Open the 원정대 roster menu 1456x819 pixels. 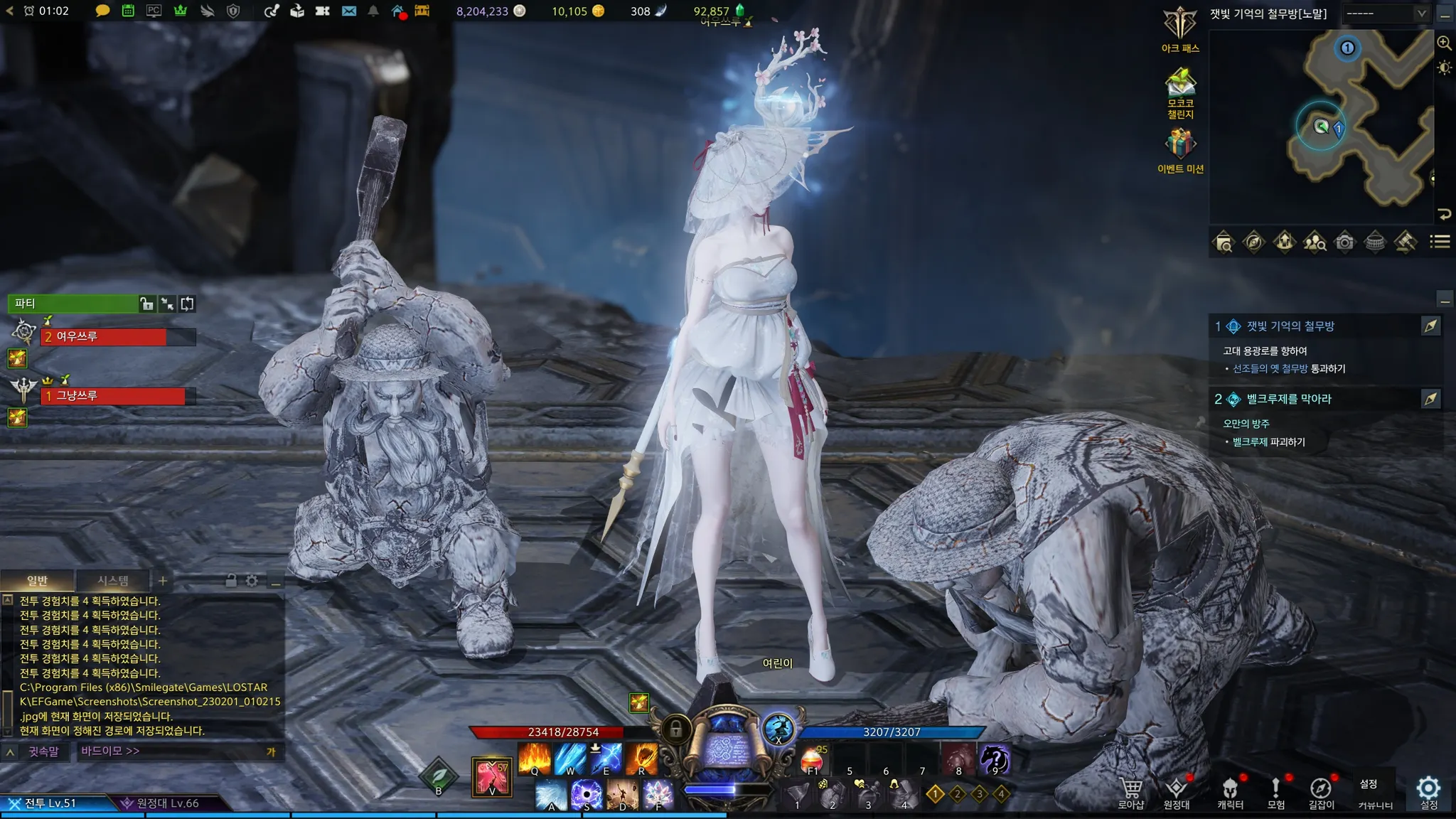click(1176, 791)
